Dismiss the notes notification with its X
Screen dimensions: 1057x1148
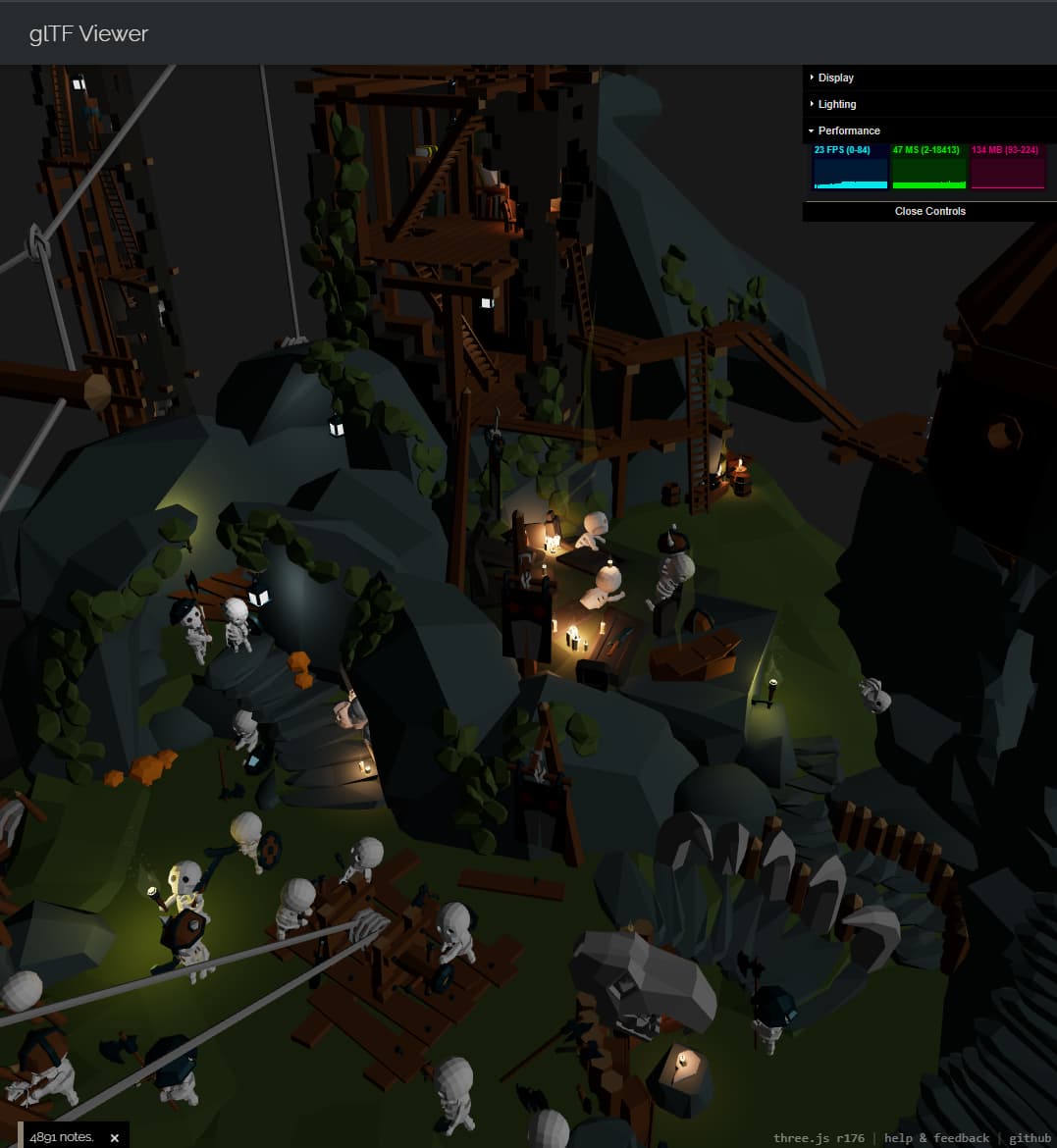(x=115, y=1138)
